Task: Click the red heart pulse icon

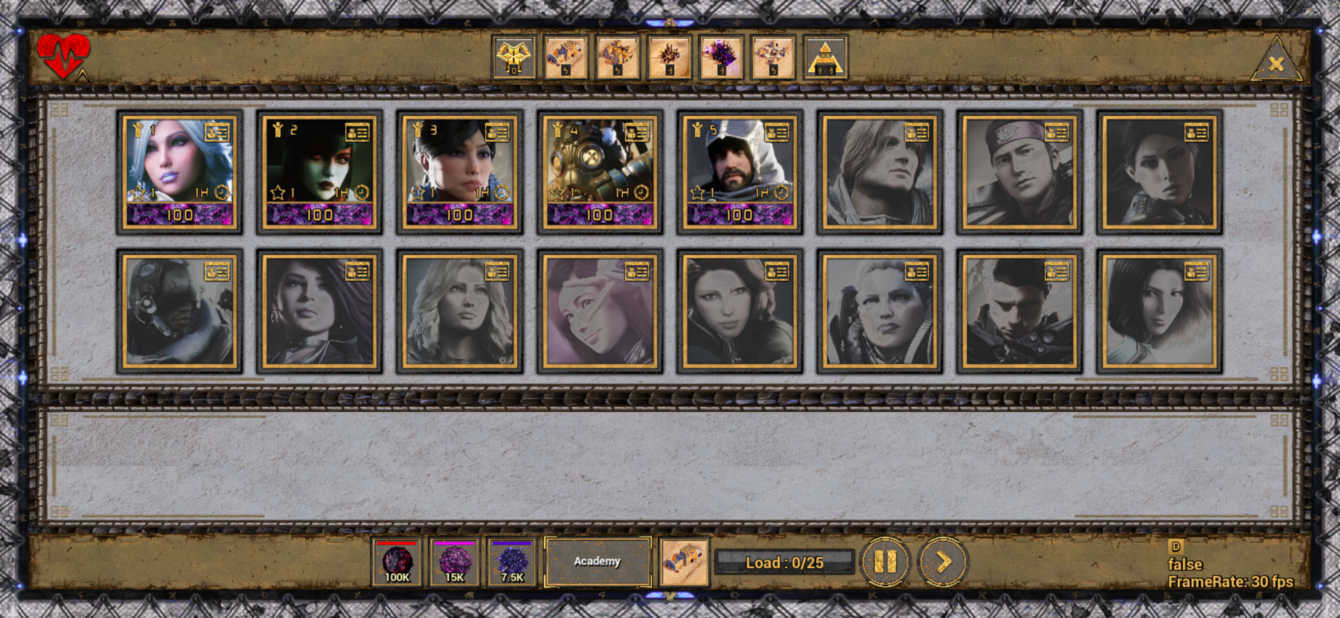Action: coord(63,56)
